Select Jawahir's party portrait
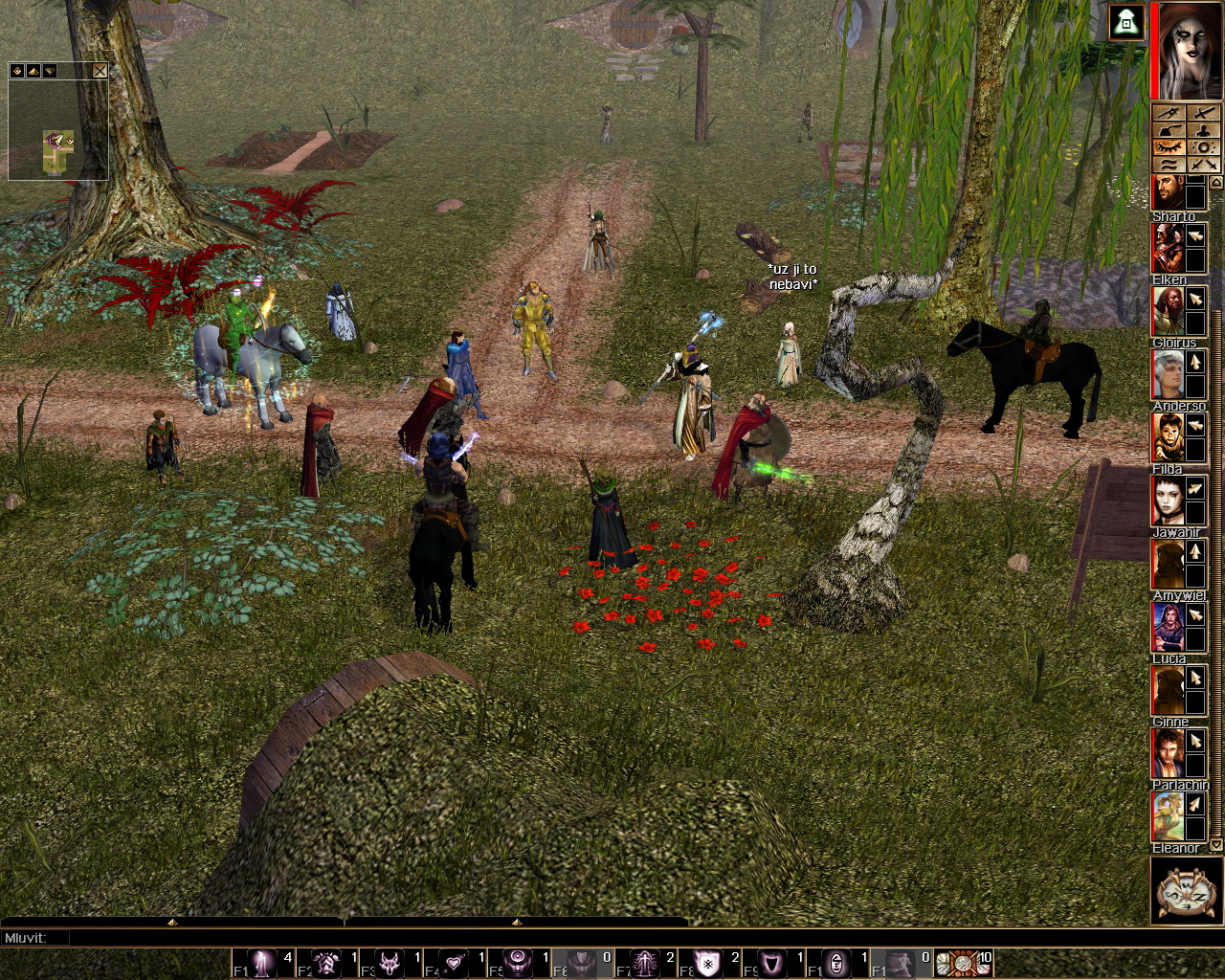This screenshot has width=1225, height=980. [1167, 501]
